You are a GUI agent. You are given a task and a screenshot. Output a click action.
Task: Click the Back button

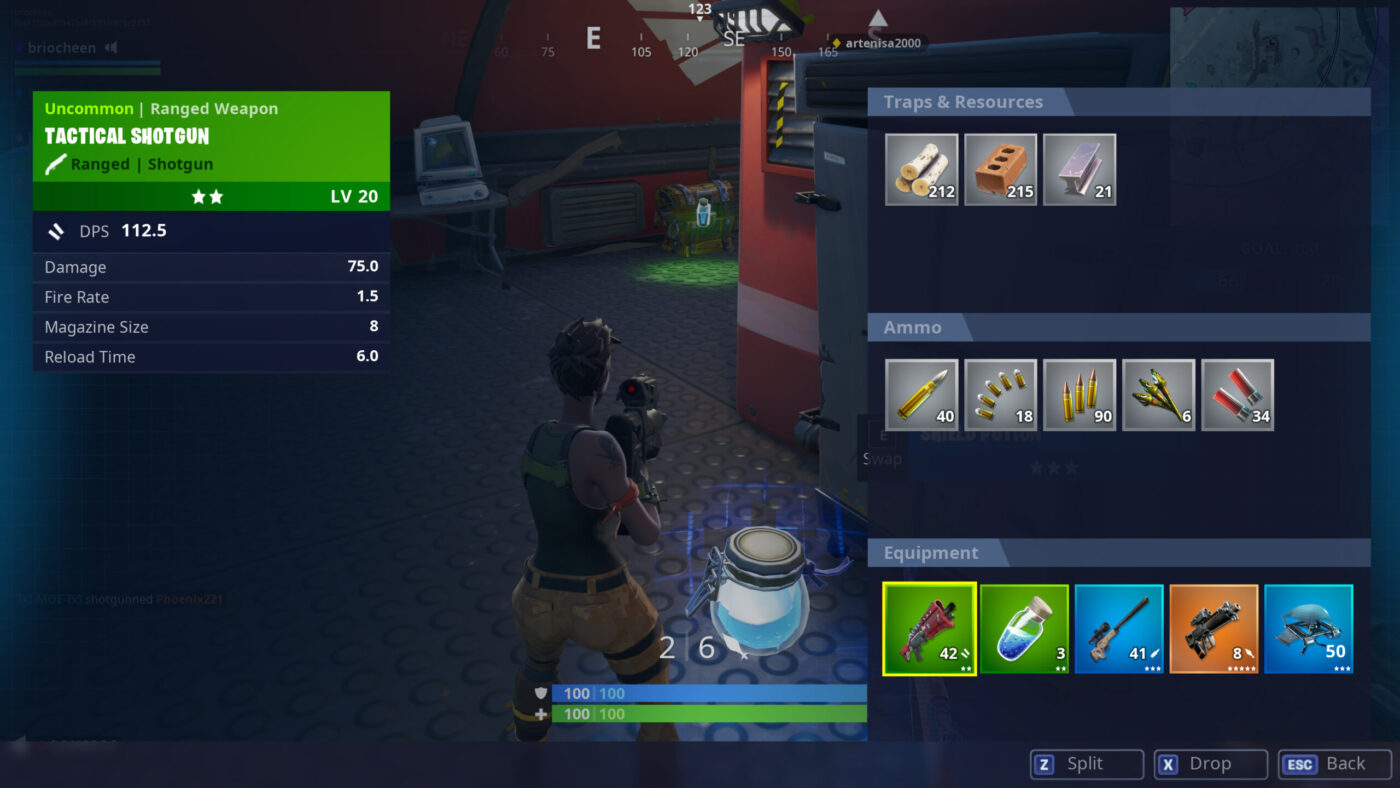tap(1334, 763)
